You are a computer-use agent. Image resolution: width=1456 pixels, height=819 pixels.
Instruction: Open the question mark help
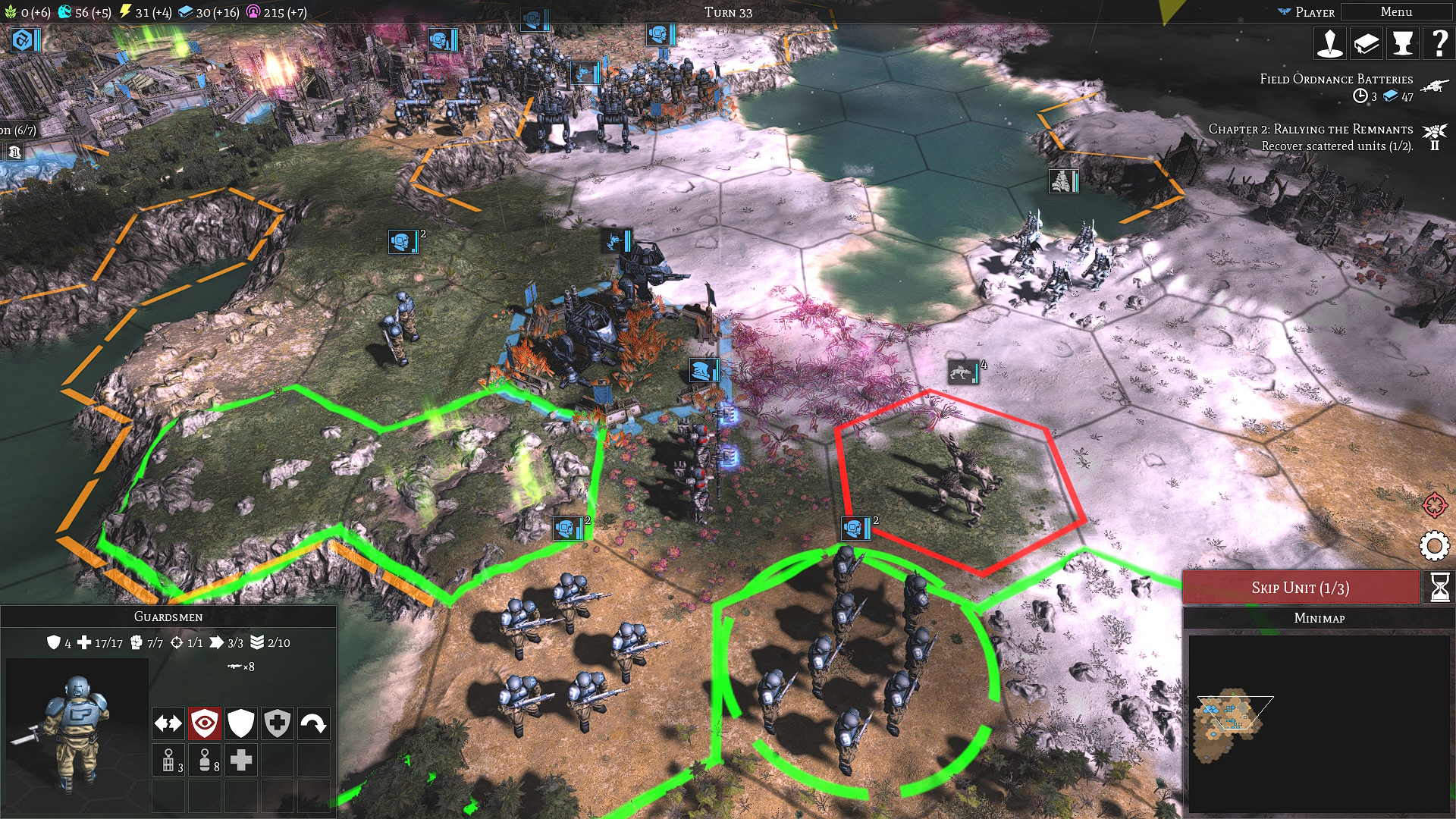tap(1438, 44)
